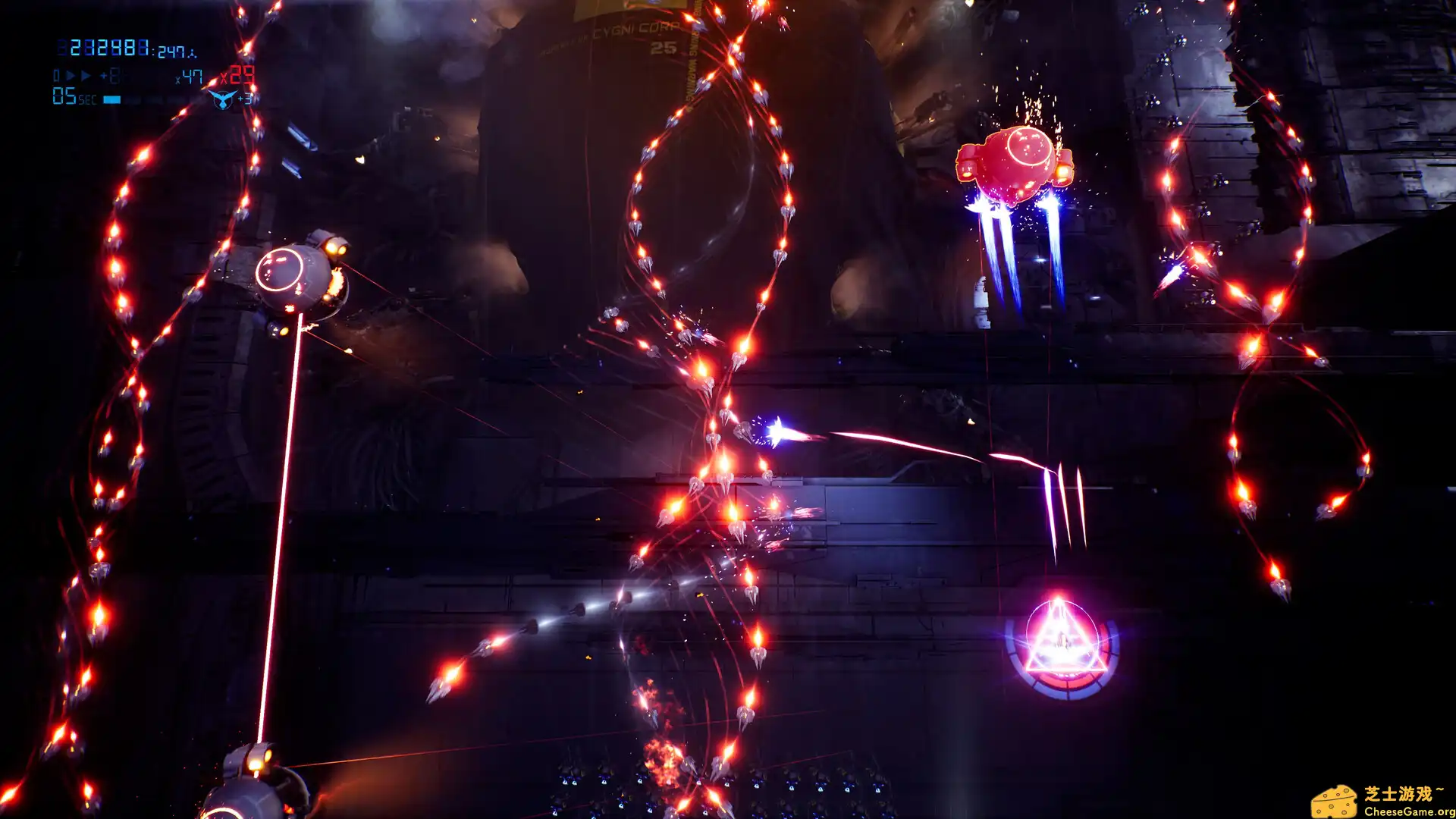Click the double arrow speed indicator
The width and height of the screenshot is (1456, 819).
79,74
